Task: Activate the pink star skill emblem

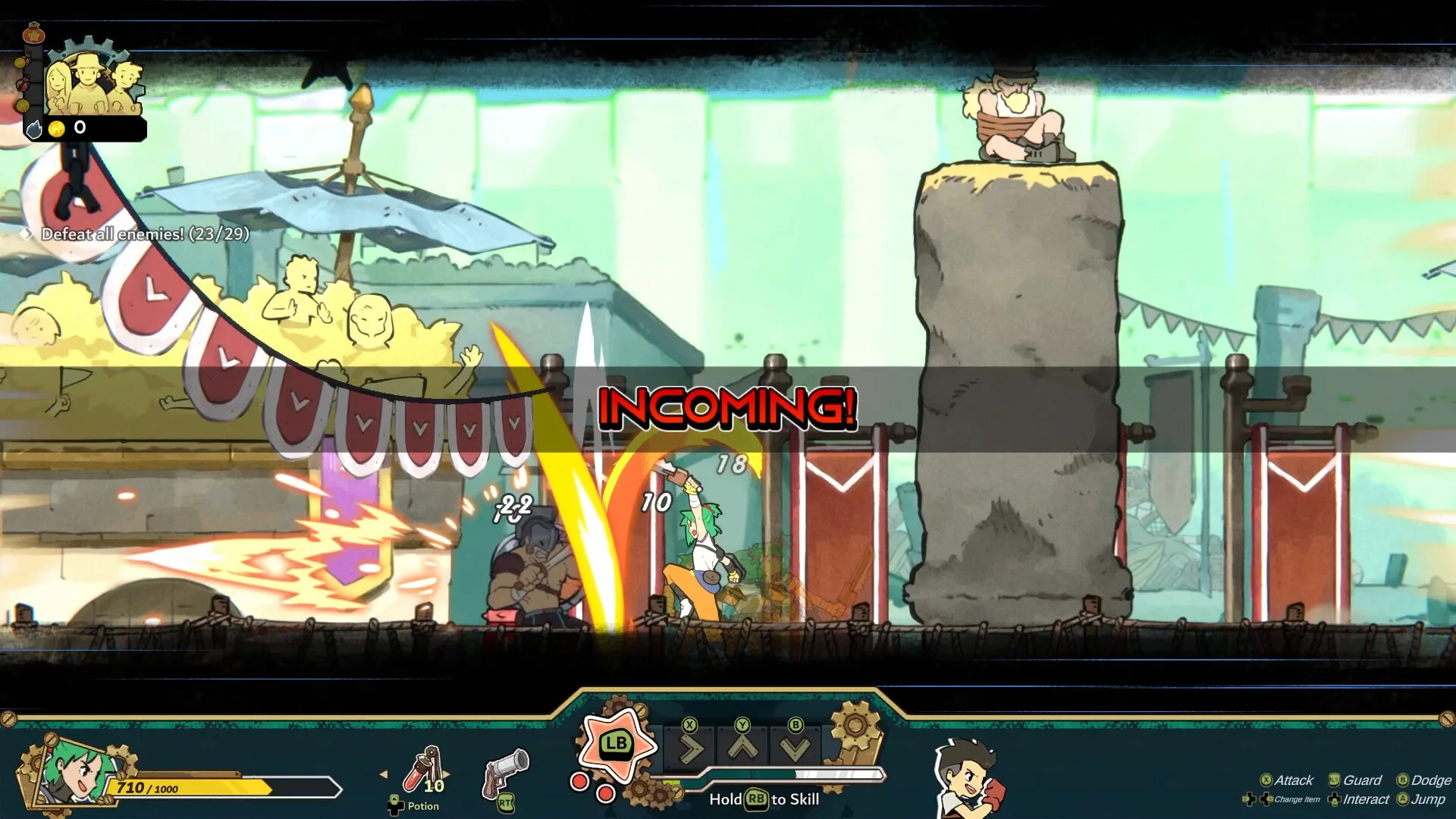Action: click(616, 745)
